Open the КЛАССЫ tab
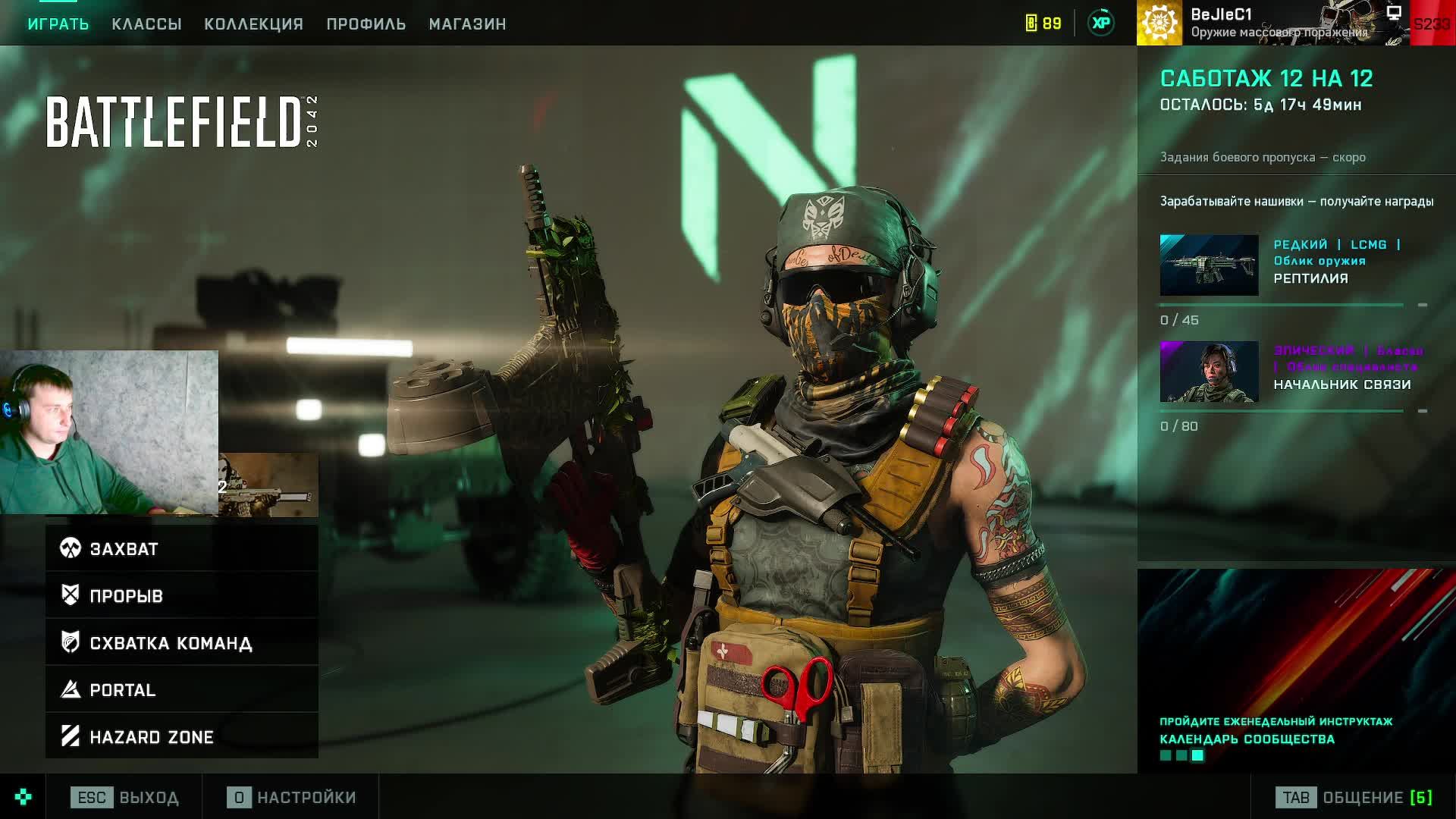1456x819 pixels. coord(146,24)
